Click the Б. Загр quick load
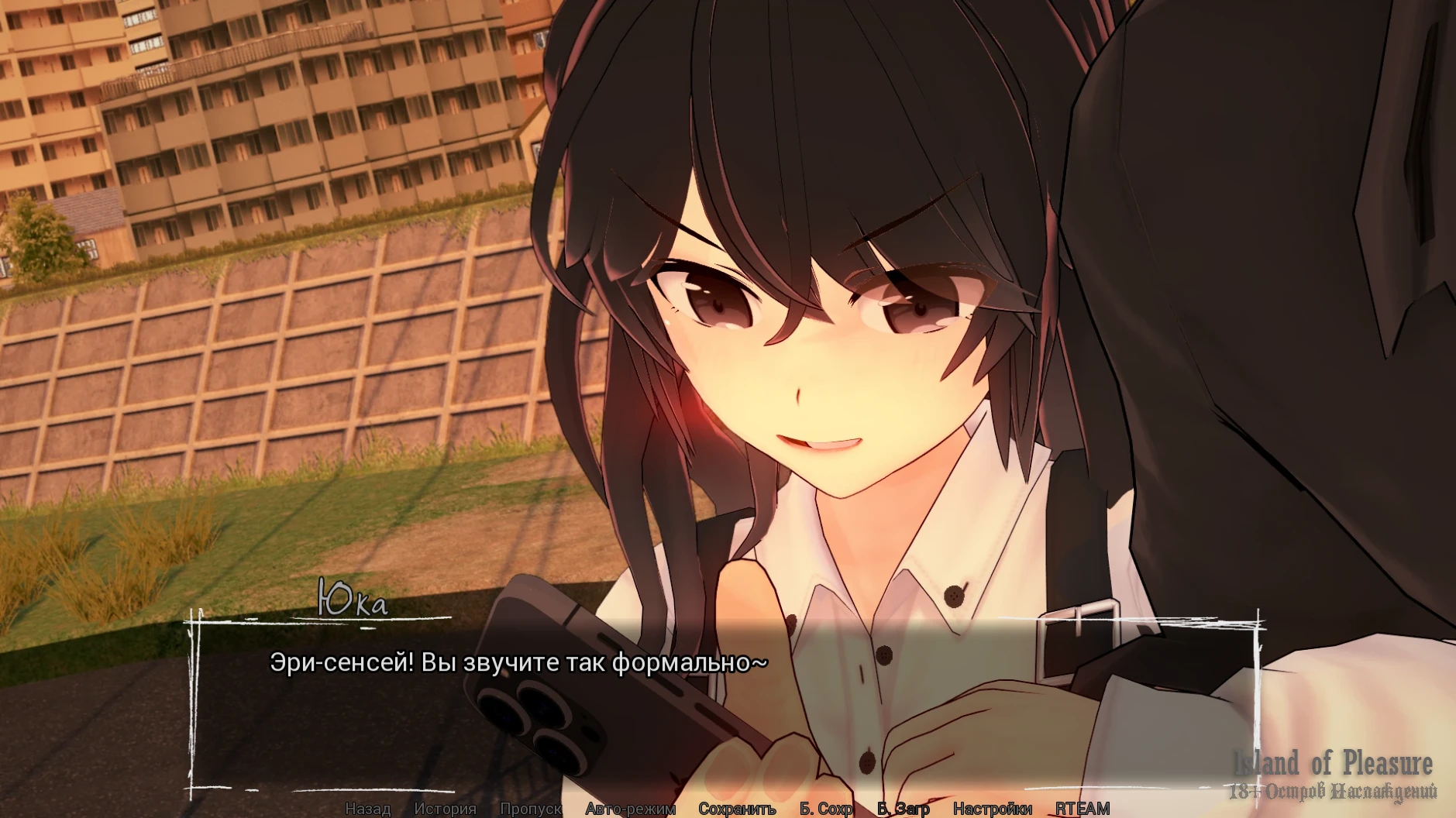Screen dimensions: 1456x818 coord(903,809)
